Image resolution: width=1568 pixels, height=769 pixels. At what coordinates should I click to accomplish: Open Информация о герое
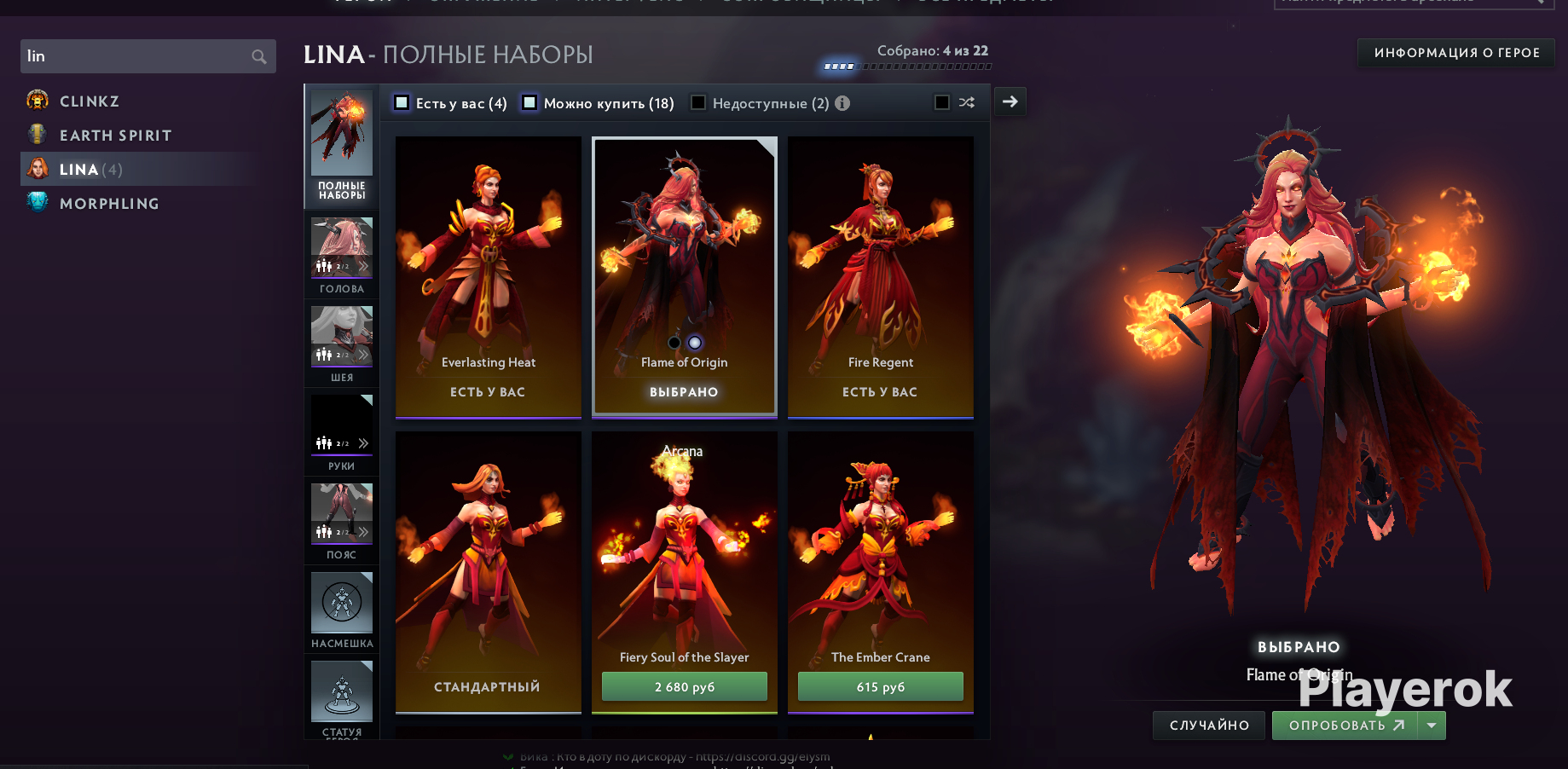(x=1456, y=53)
